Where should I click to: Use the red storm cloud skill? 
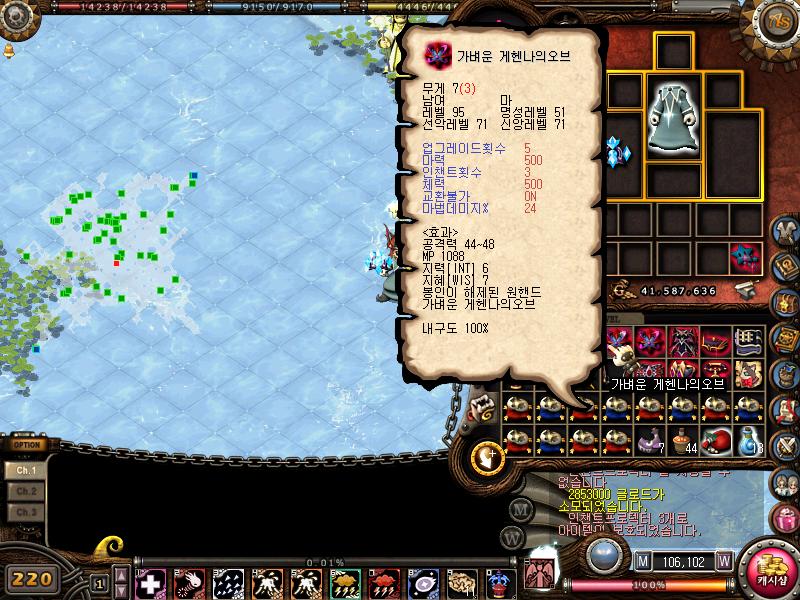pyautogui.click(x=384, y=583)
